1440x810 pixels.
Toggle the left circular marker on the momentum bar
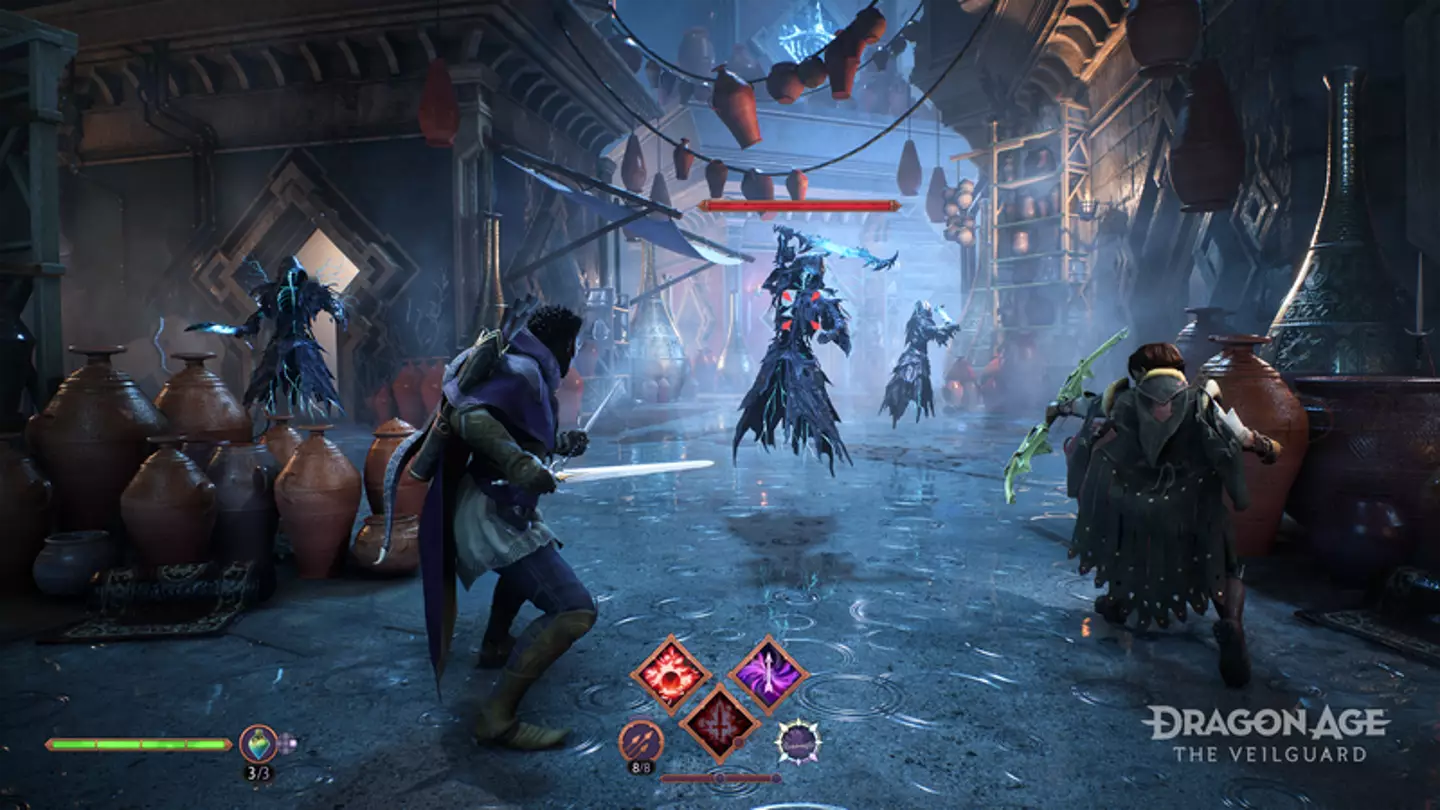coord(721,777)
